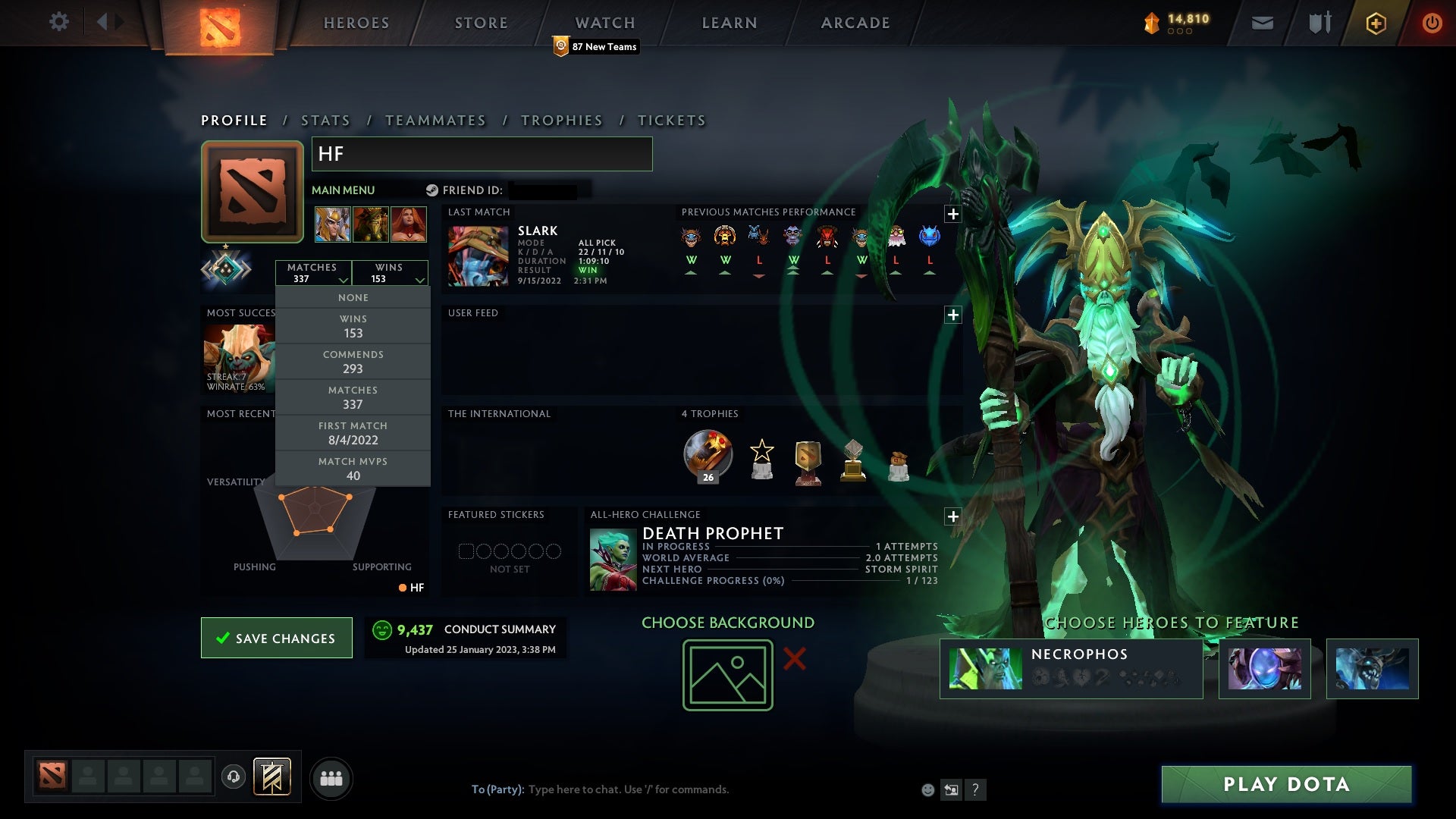Screen dimensions: 1456x819
Task: Open the WINS stat dropdown
Action: pos(390,273)
